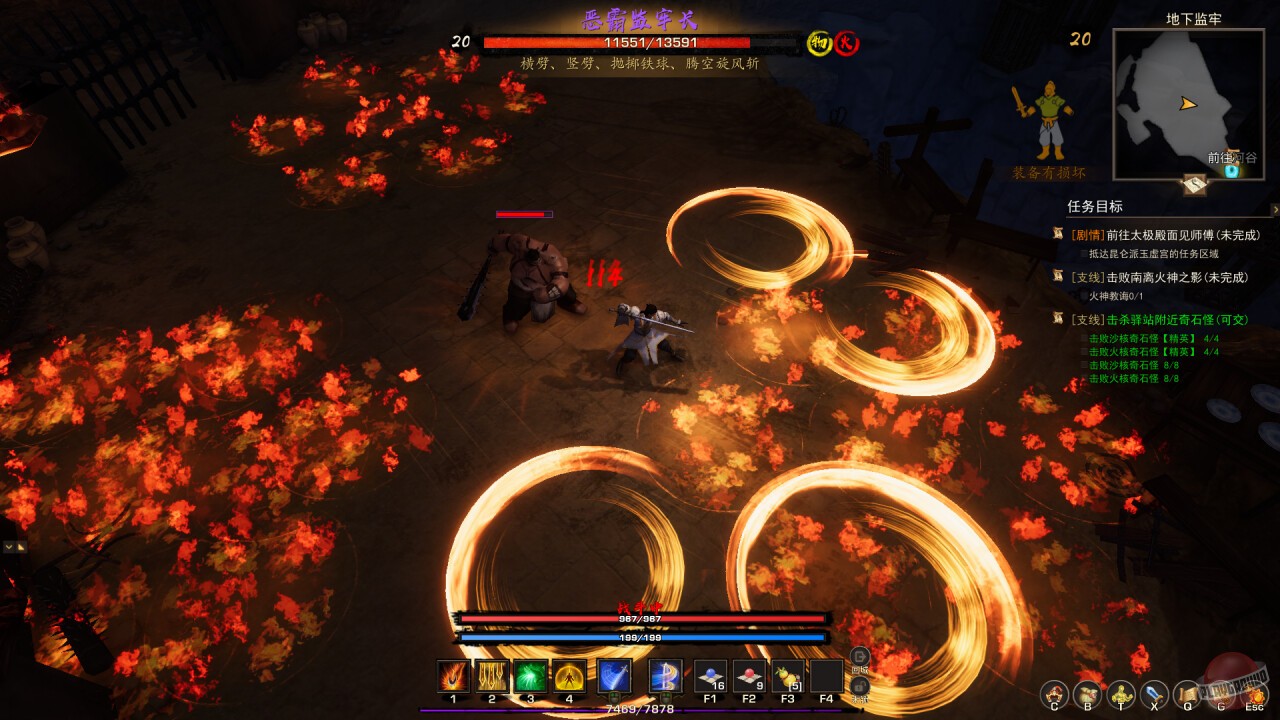Expand the 任务目标 panel arrow
This screenshot has width=1280, height=720.
point(1272,208)
